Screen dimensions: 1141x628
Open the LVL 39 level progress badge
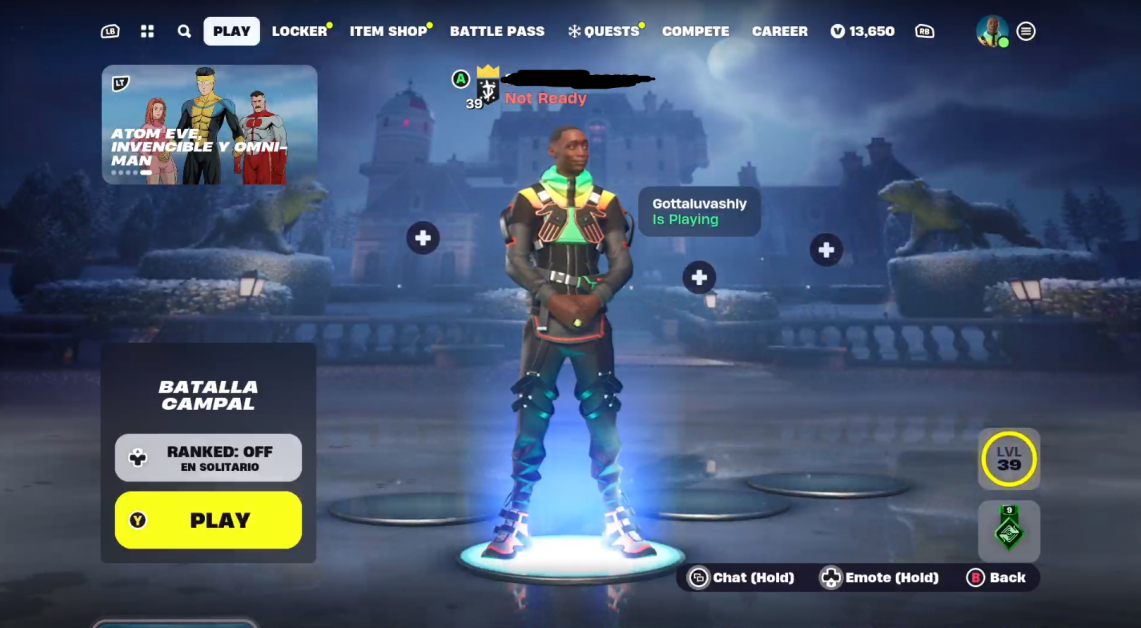[1009, 459]
